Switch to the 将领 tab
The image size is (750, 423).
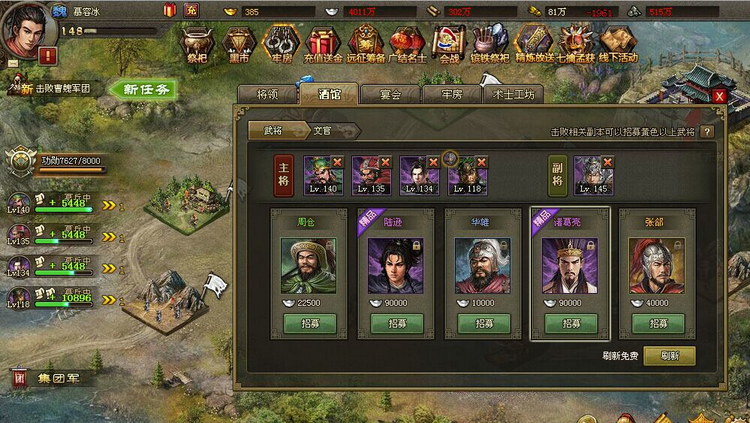pyautogui.click(x=268, y=95)
